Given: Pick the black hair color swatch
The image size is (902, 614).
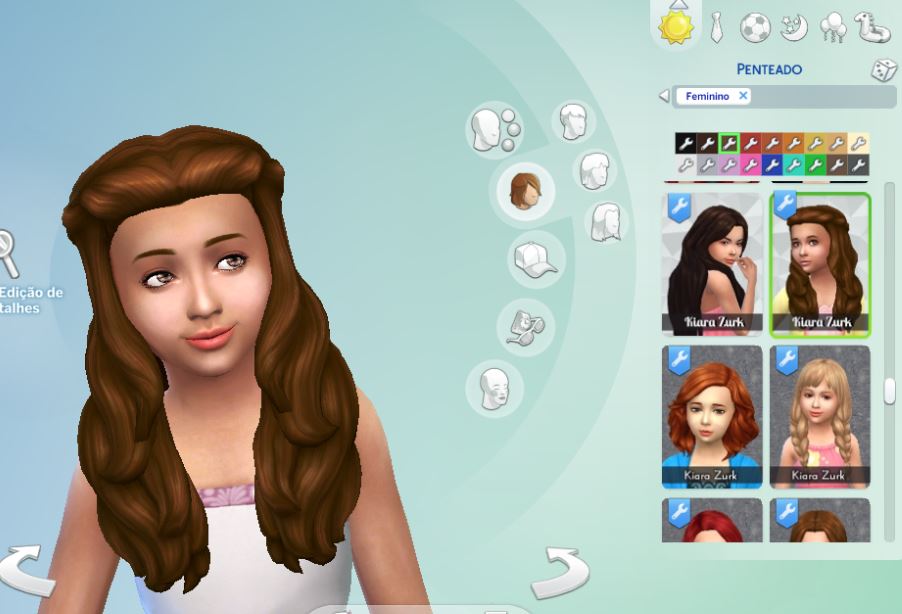Looking at the screenshot, I should click(685, 144).
